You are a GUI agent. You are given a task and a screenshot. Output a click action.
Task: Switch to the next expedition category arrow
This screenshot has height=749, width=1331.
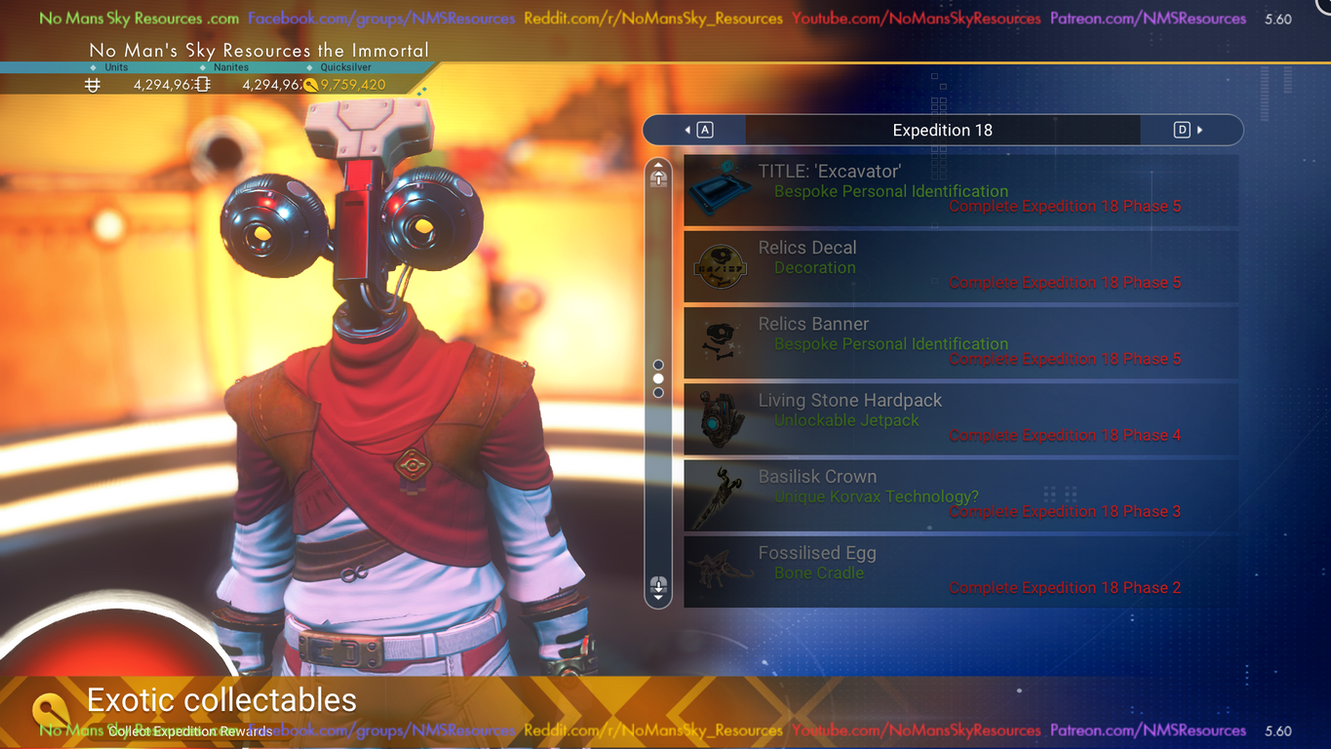(x=1190, y=130)
